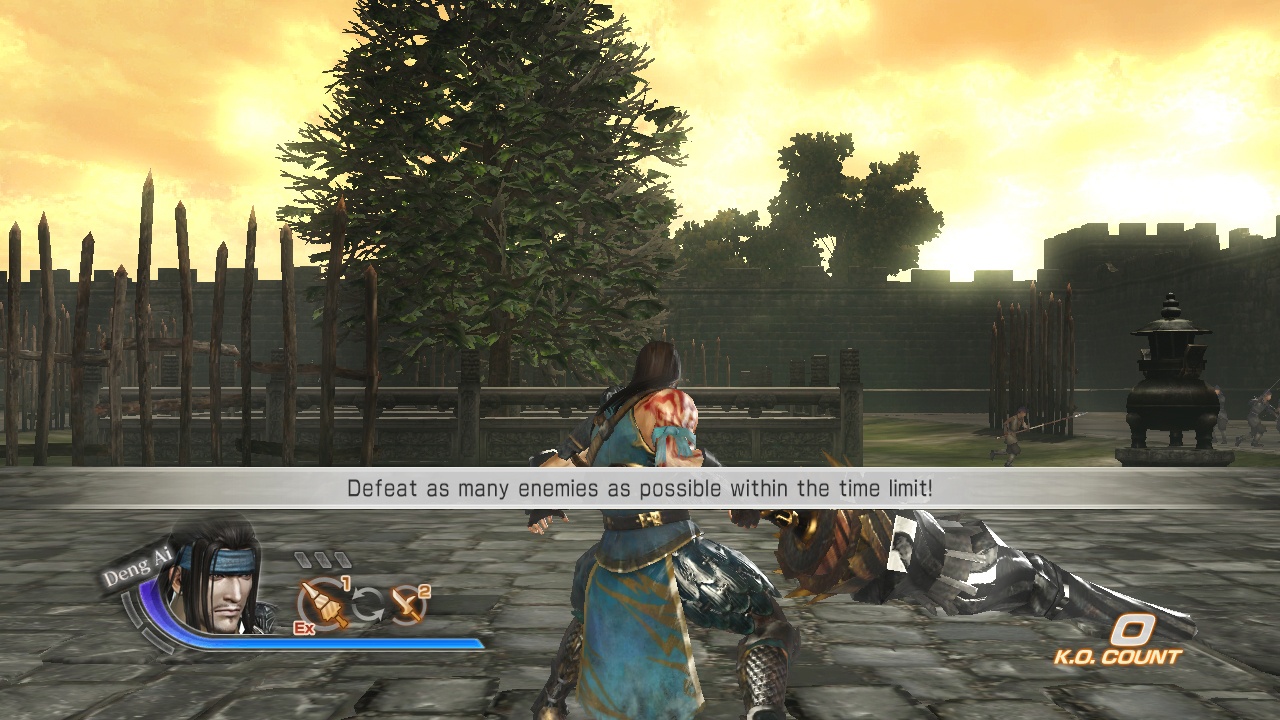Click the third musou gauge segment
Screen dimensions: 1280x720
(340, 558)
